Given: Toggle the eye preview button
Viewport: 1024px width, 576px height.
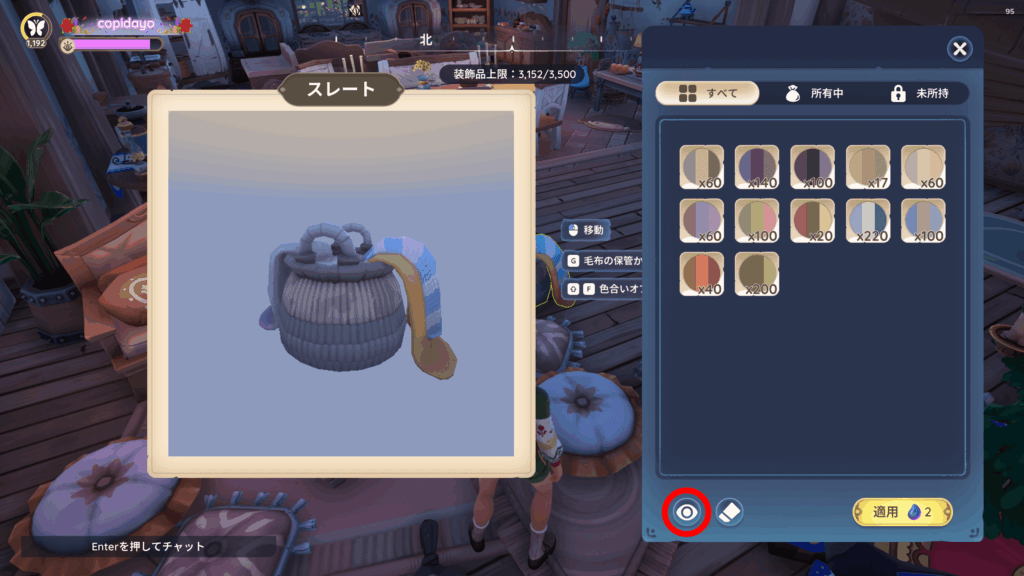Looking at the screenshot, I should pyautogui.click(x=686, y=513).
